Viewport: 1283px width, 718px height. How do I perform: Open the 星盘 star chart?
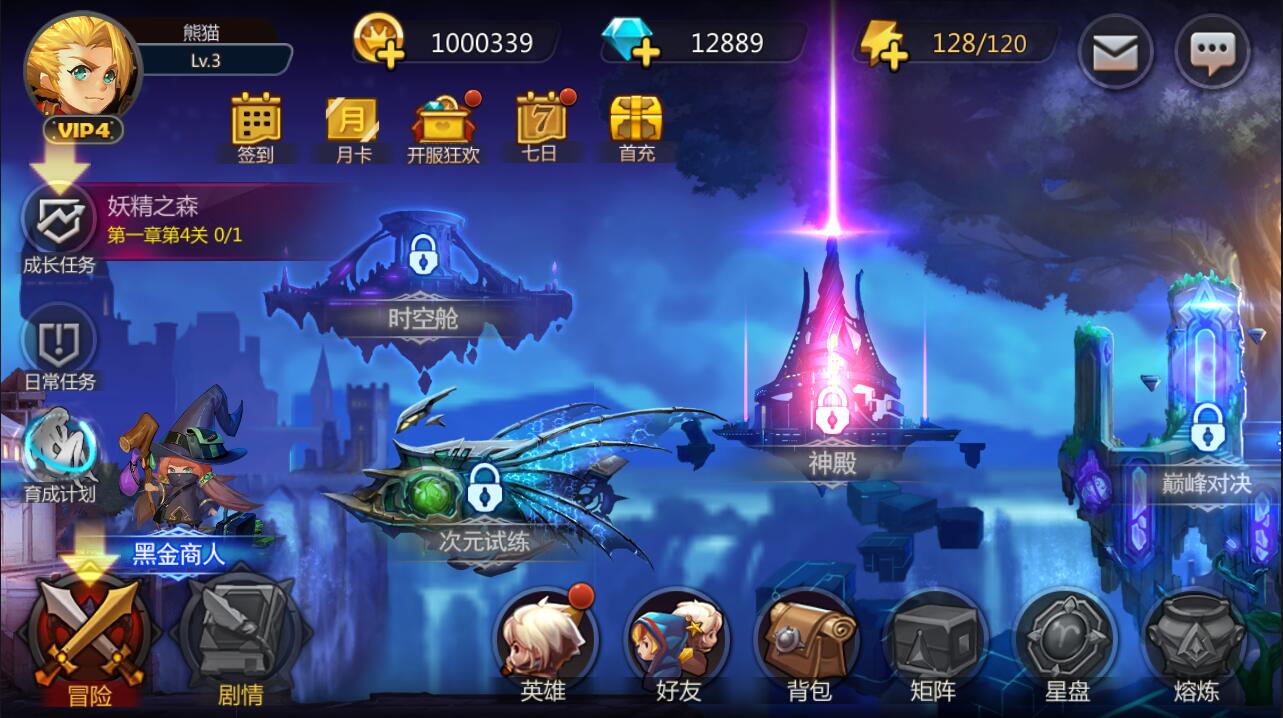(x=1065, y=641)
